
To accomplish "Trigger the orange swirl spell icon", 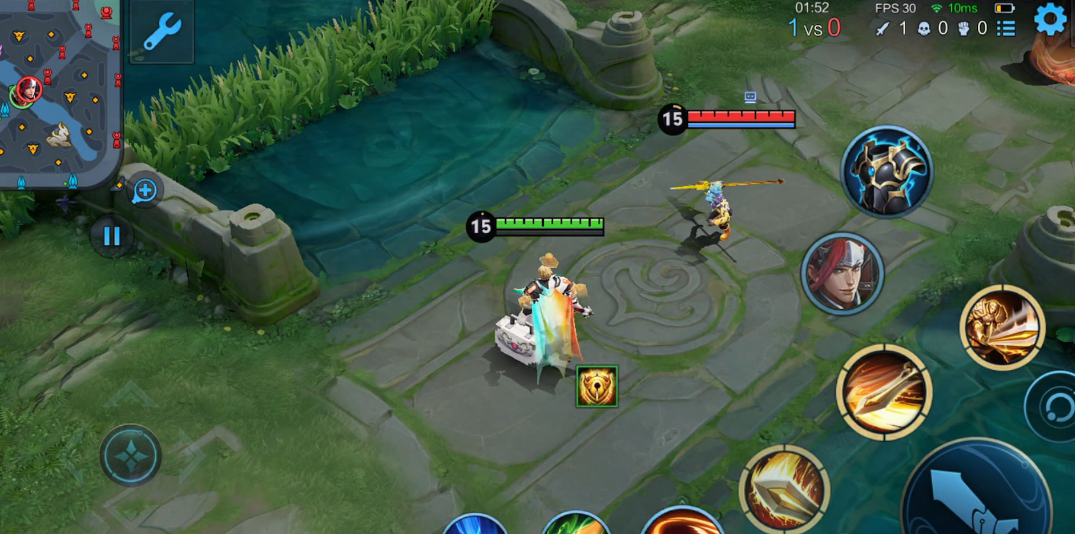I will [682, 523].
